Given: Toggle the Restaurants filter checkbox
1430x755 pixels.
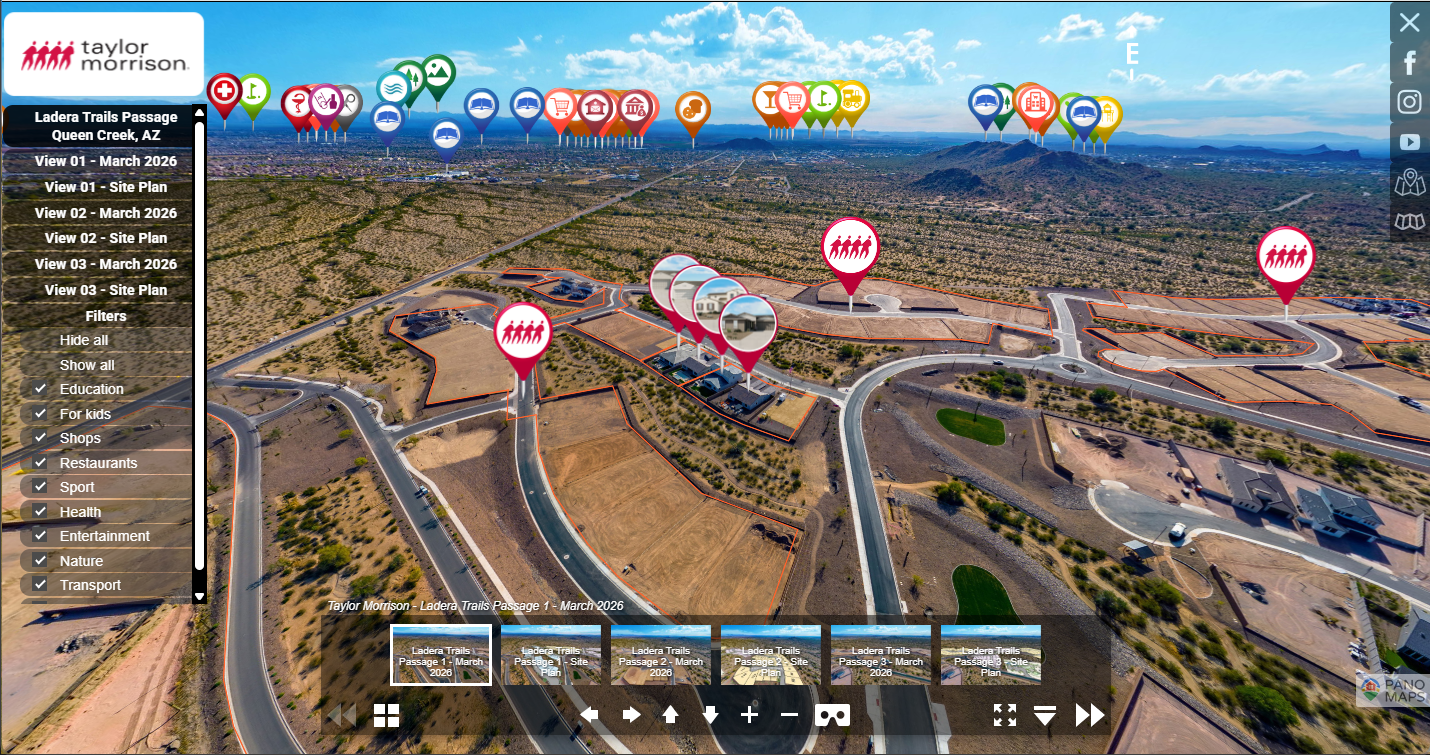Looking at the screenshot, I should 40,462.
